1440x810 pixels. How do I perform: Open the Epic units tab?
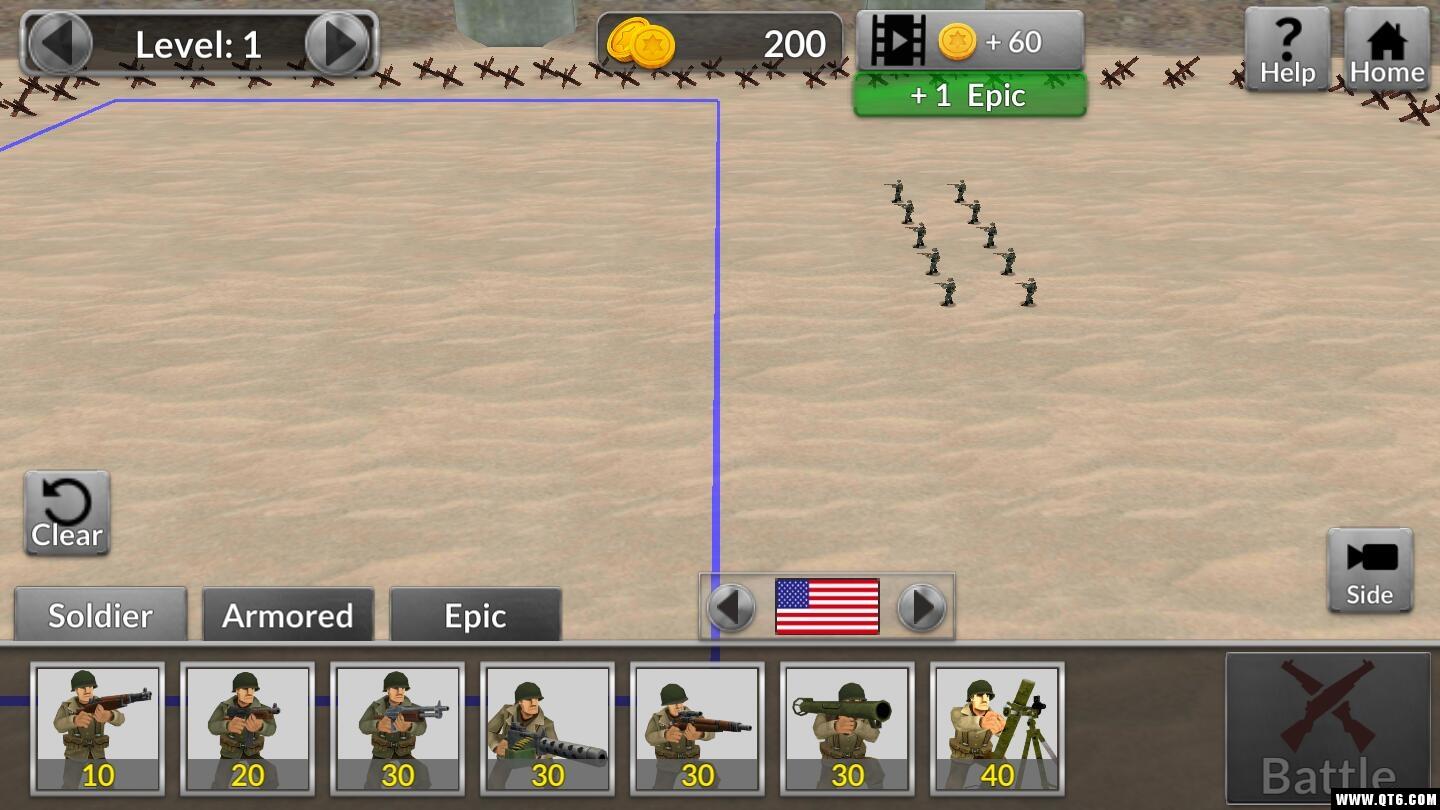(475, 615)
